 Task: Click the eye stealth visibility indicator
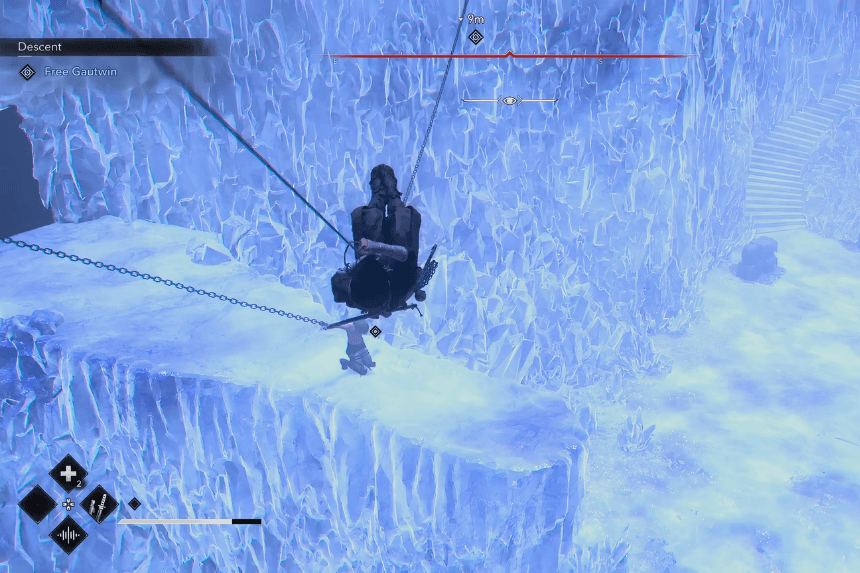[x=510, y=101]
